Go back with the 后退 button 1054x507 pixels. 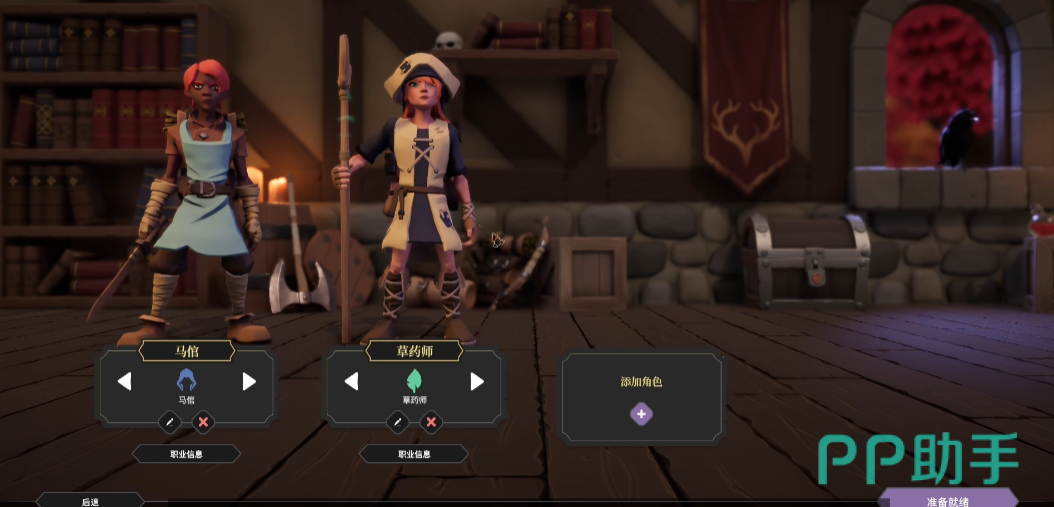(x=90, y=500)
